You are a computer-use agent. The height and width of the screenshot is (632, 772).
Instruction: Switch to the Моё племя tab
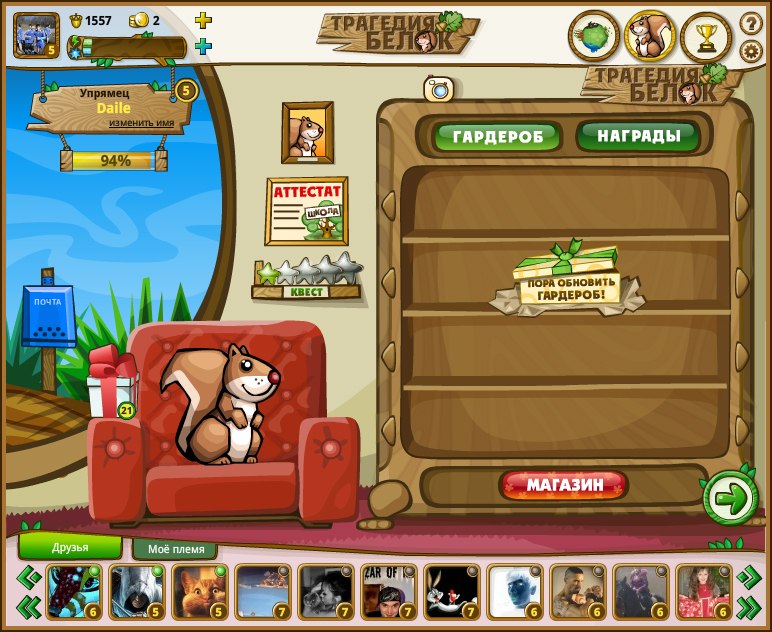[x=175, y=549]
